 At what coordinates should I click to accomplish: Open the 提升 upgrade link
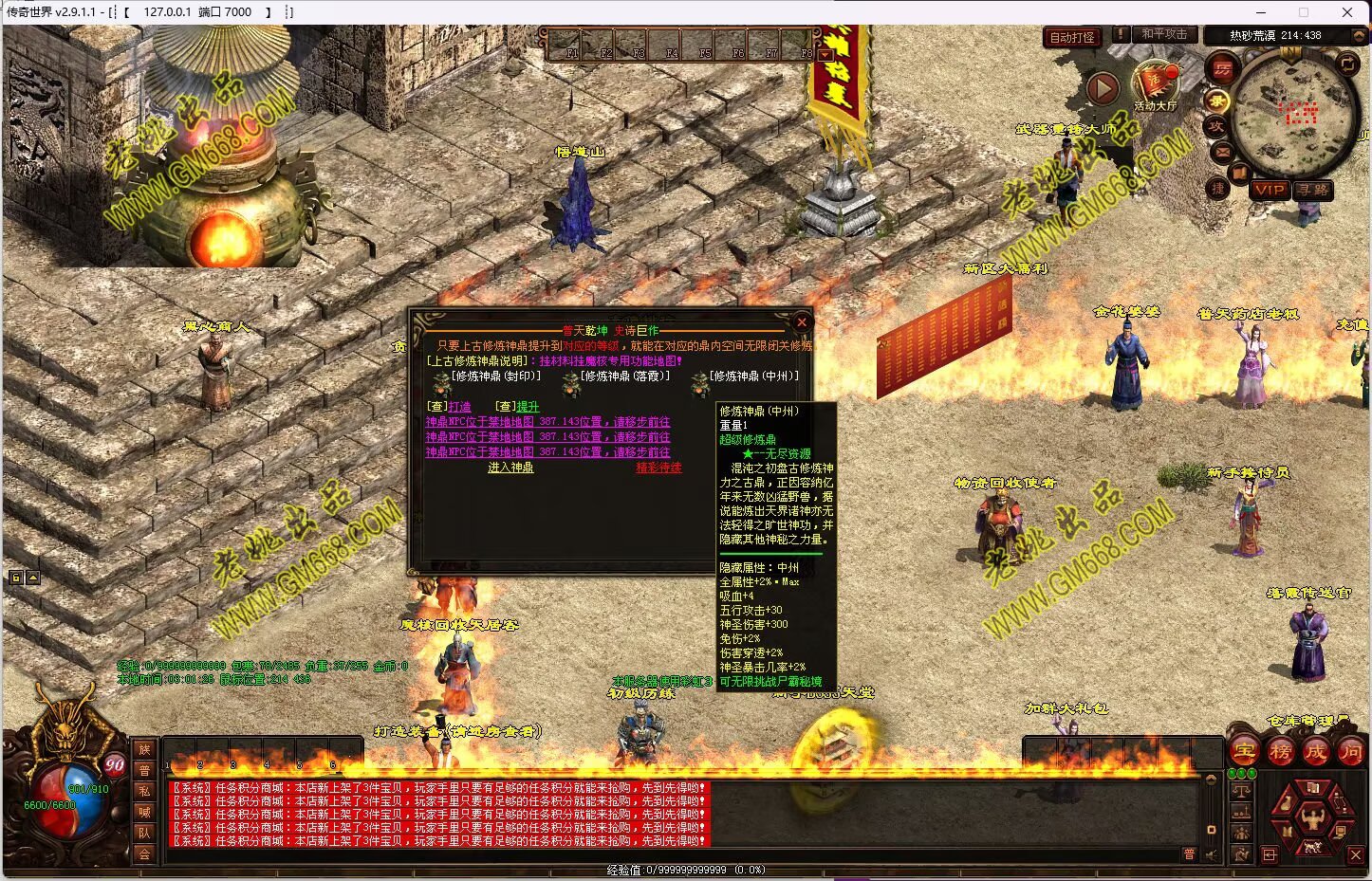point(528,407)
